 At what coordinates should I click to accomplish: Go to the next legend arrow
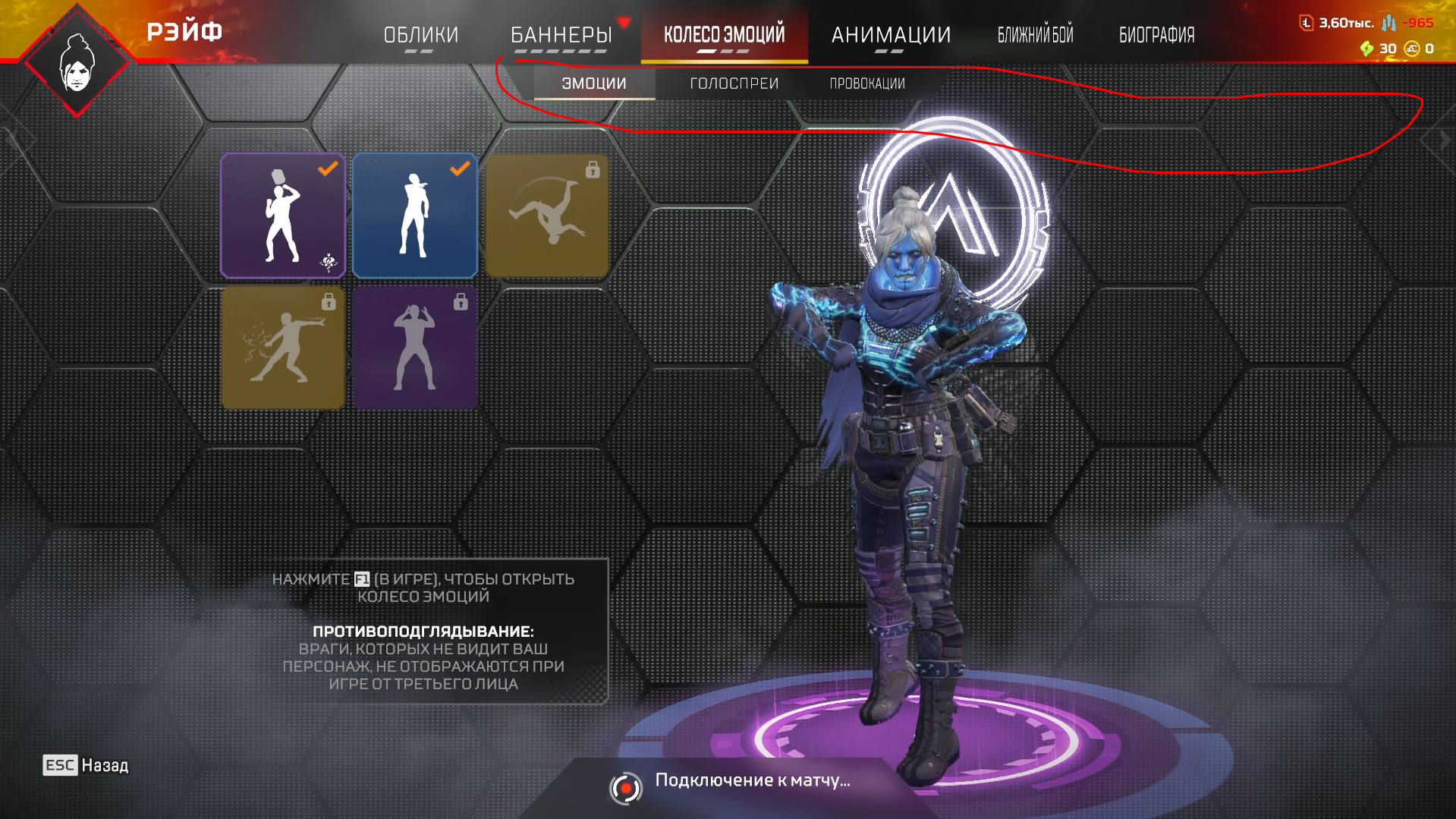[1444, 140]
